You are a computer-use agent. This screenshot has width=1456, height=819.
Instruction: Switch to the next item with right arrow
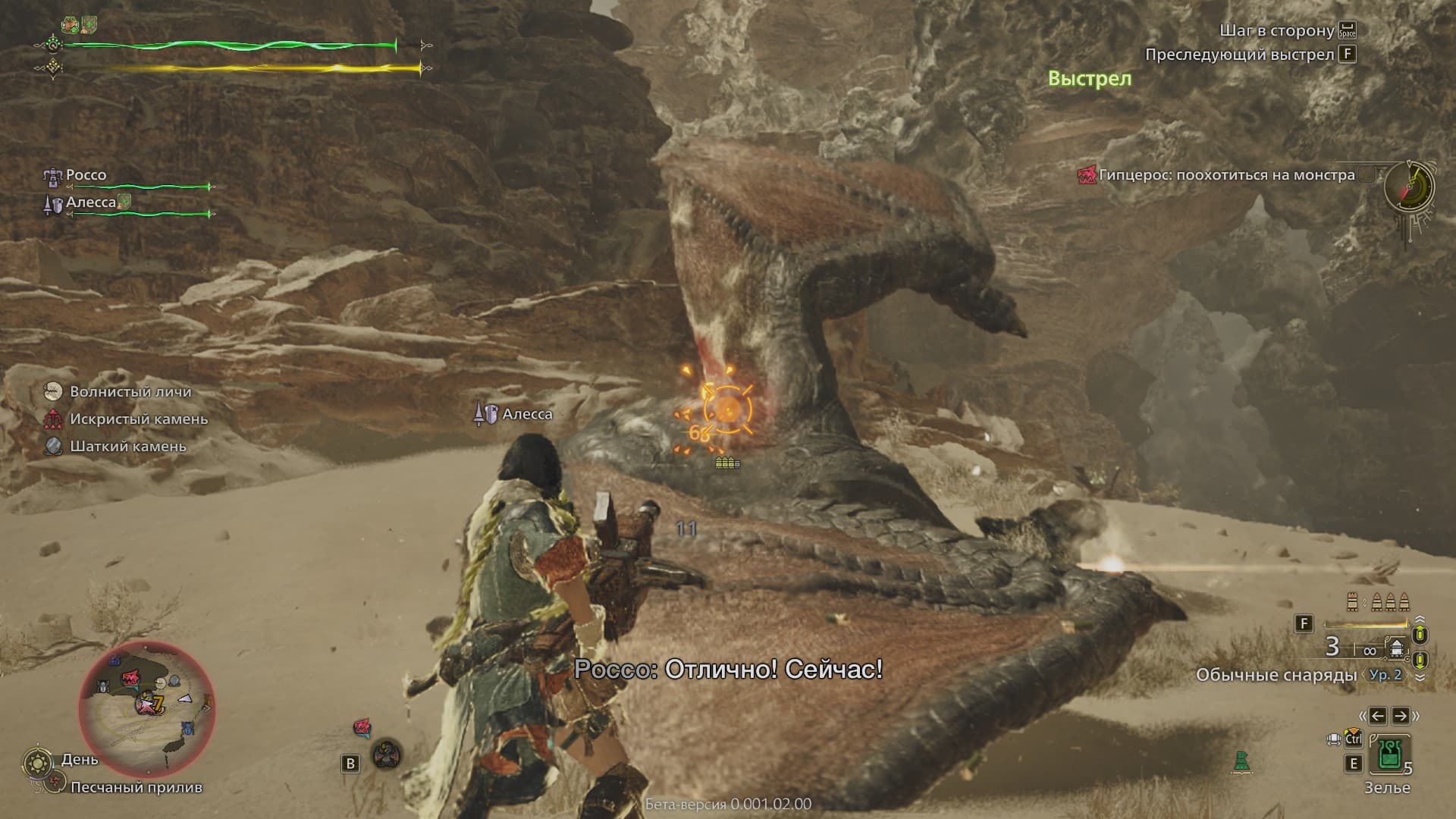pos(1400,715)
